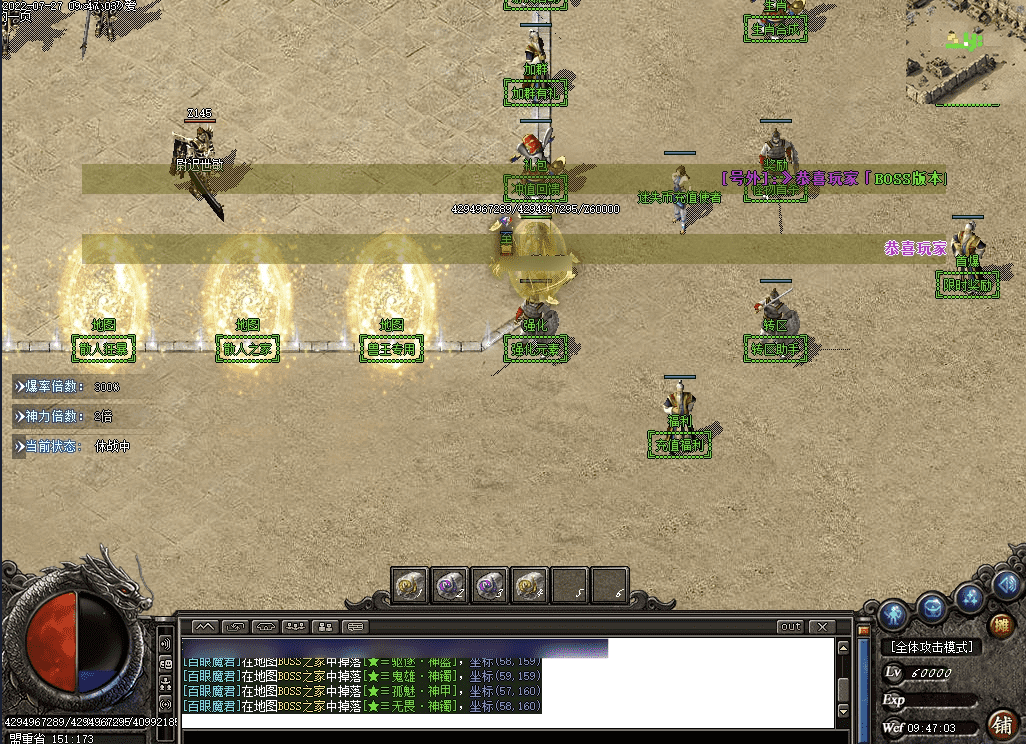
Task: Toggle the speaker icon left of chat
Action: 165,643
